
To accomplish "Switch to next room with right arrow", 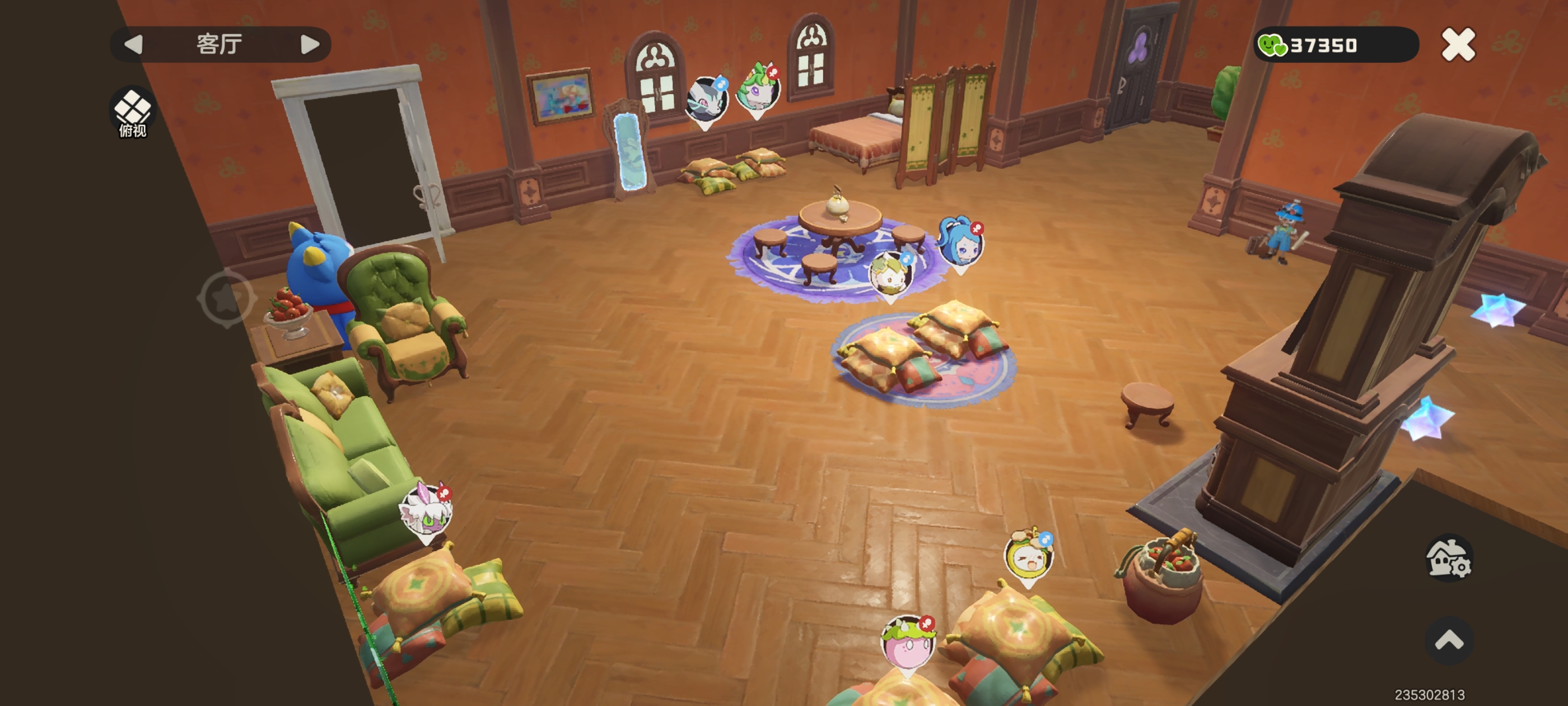I will pos(309,44).
